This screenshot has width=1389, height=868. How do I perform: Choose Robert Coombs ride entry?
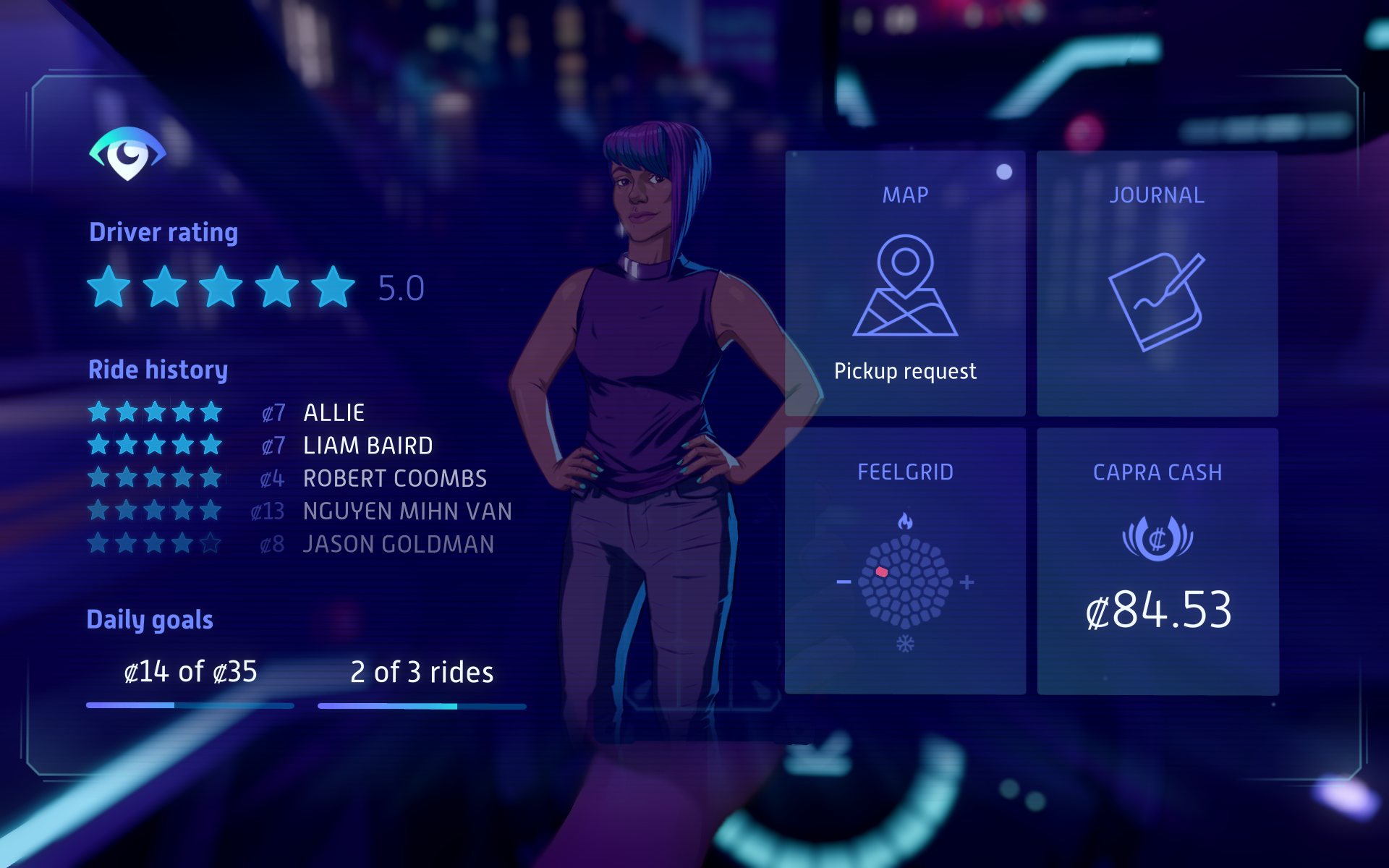(394, 478)
